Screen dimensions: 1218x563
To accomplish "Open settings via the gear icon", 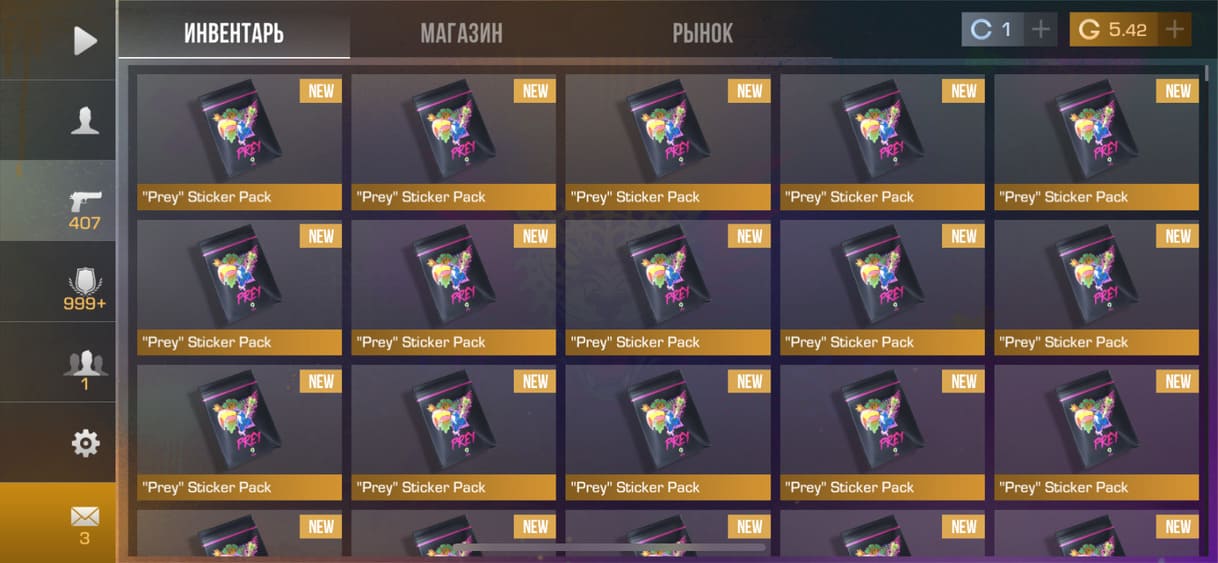I will (x=85, y=443).
